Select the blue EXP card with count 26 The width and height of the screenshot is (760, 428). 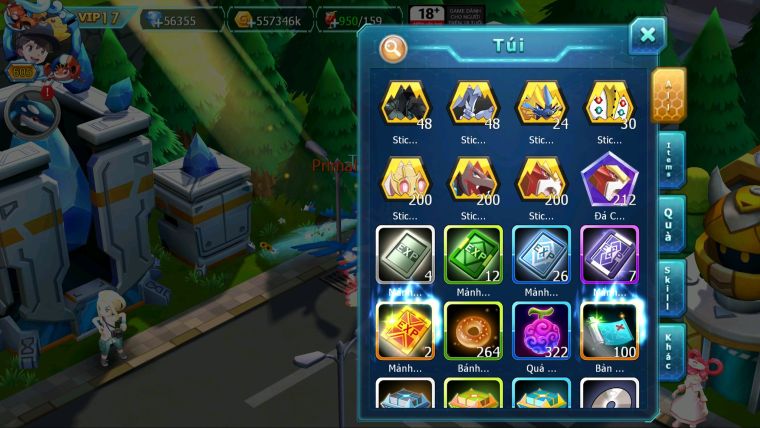tap(541, 255)
